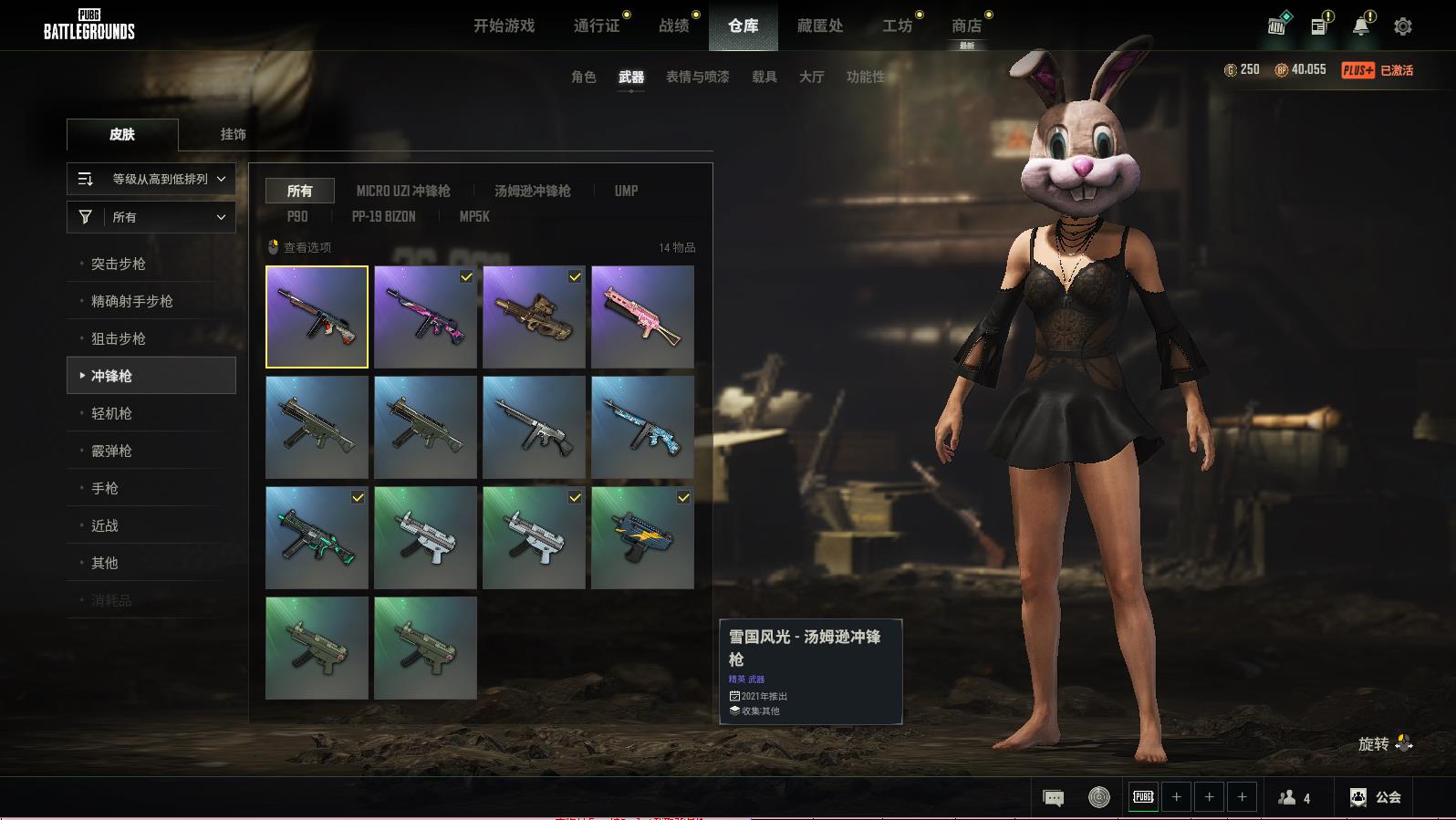Choose the 突击步枪 assault rifle category
Viewport: 1456px width, 820px height.
(x=119, y=264)
